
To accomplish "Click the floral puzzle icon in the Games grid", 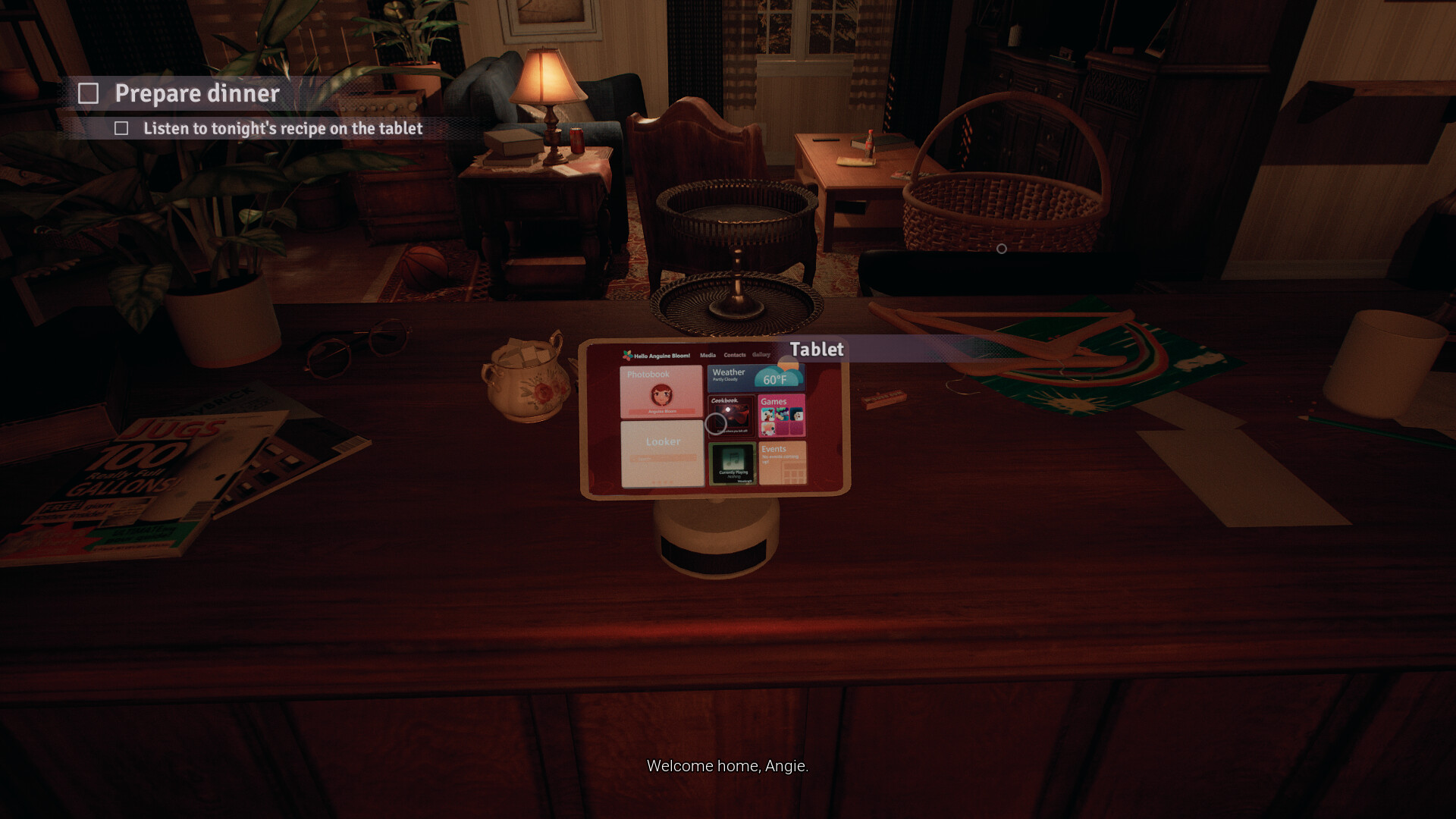I will pos(769,428).
